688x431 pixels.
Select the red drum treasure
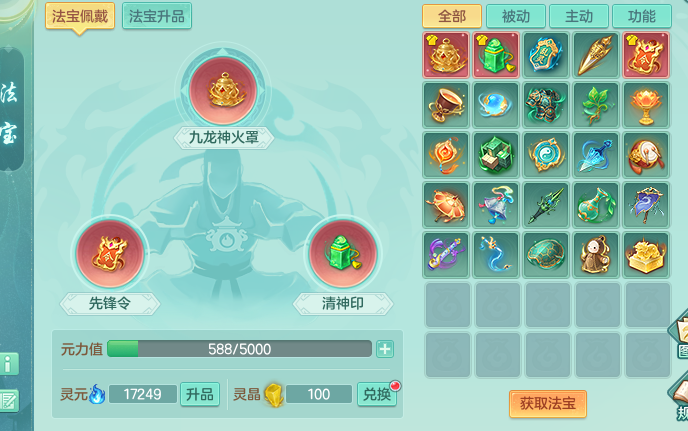(x=646, y=155)
